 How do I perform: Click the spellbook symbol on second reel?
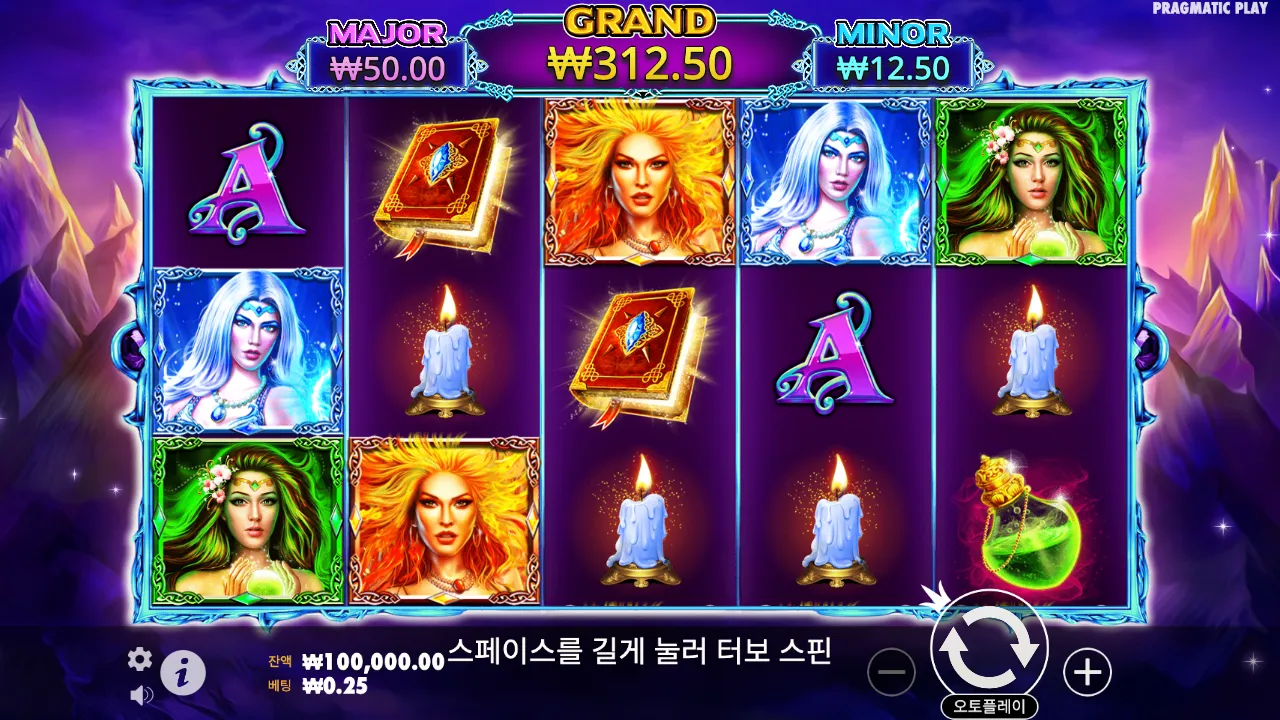coord(440,180)
